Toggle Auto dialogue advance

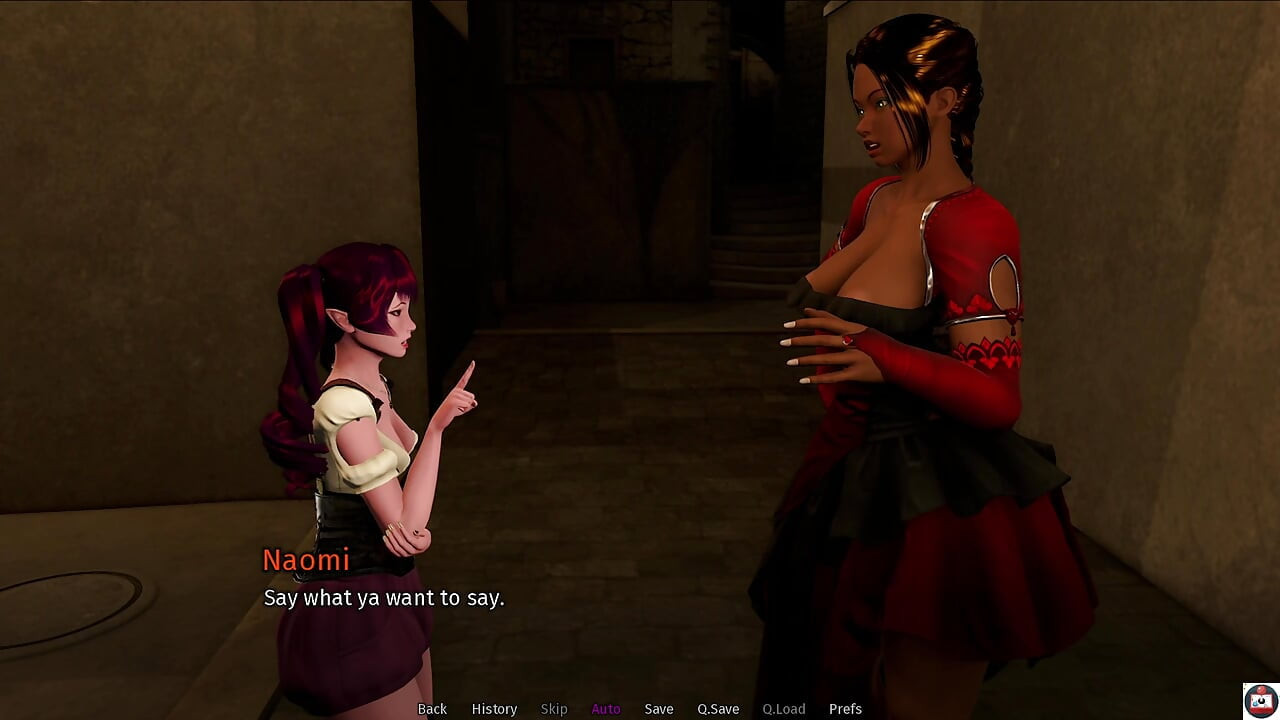[x=606, y=709]
